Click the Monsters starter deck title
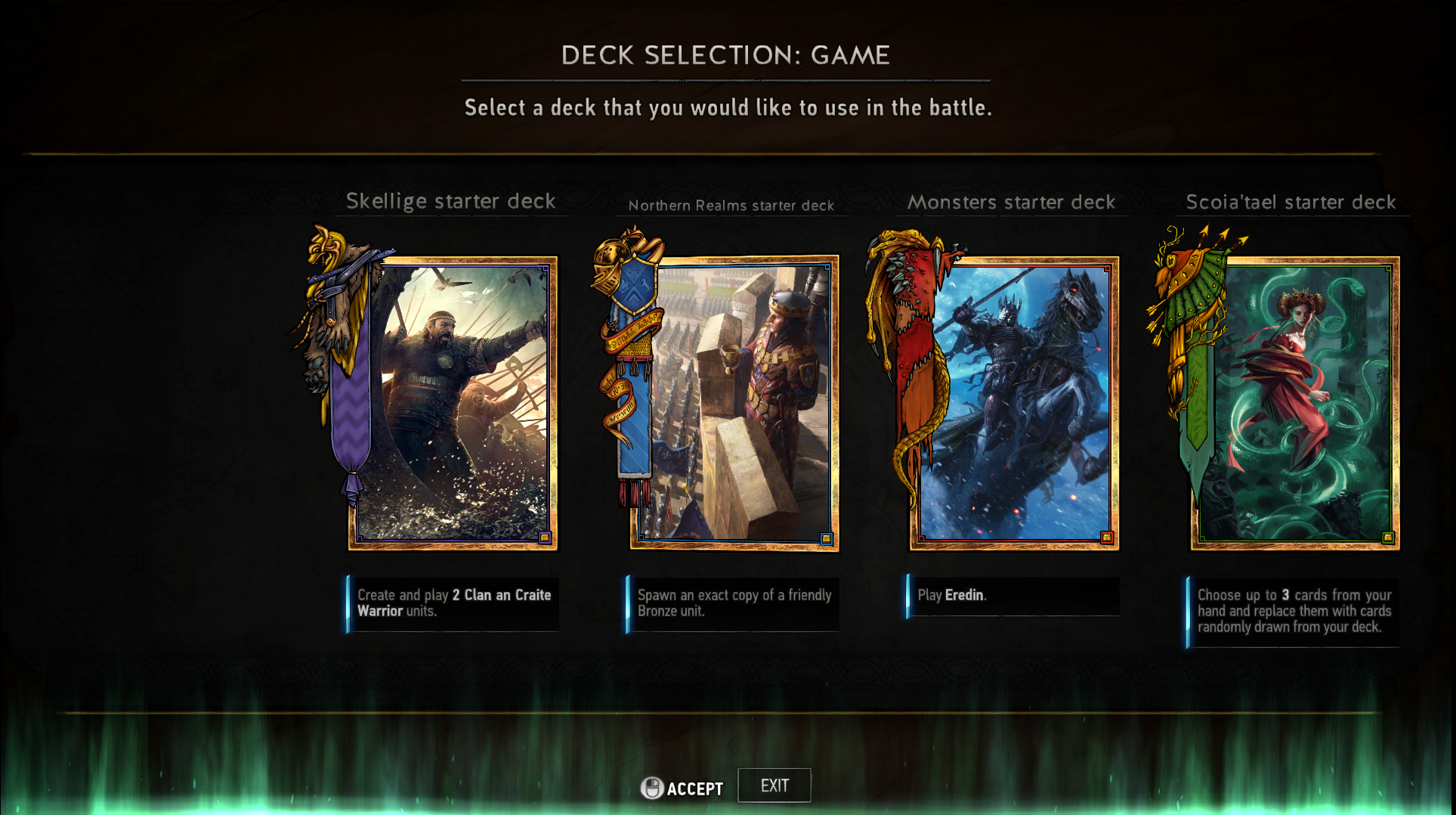 [x=1012, y=203]
